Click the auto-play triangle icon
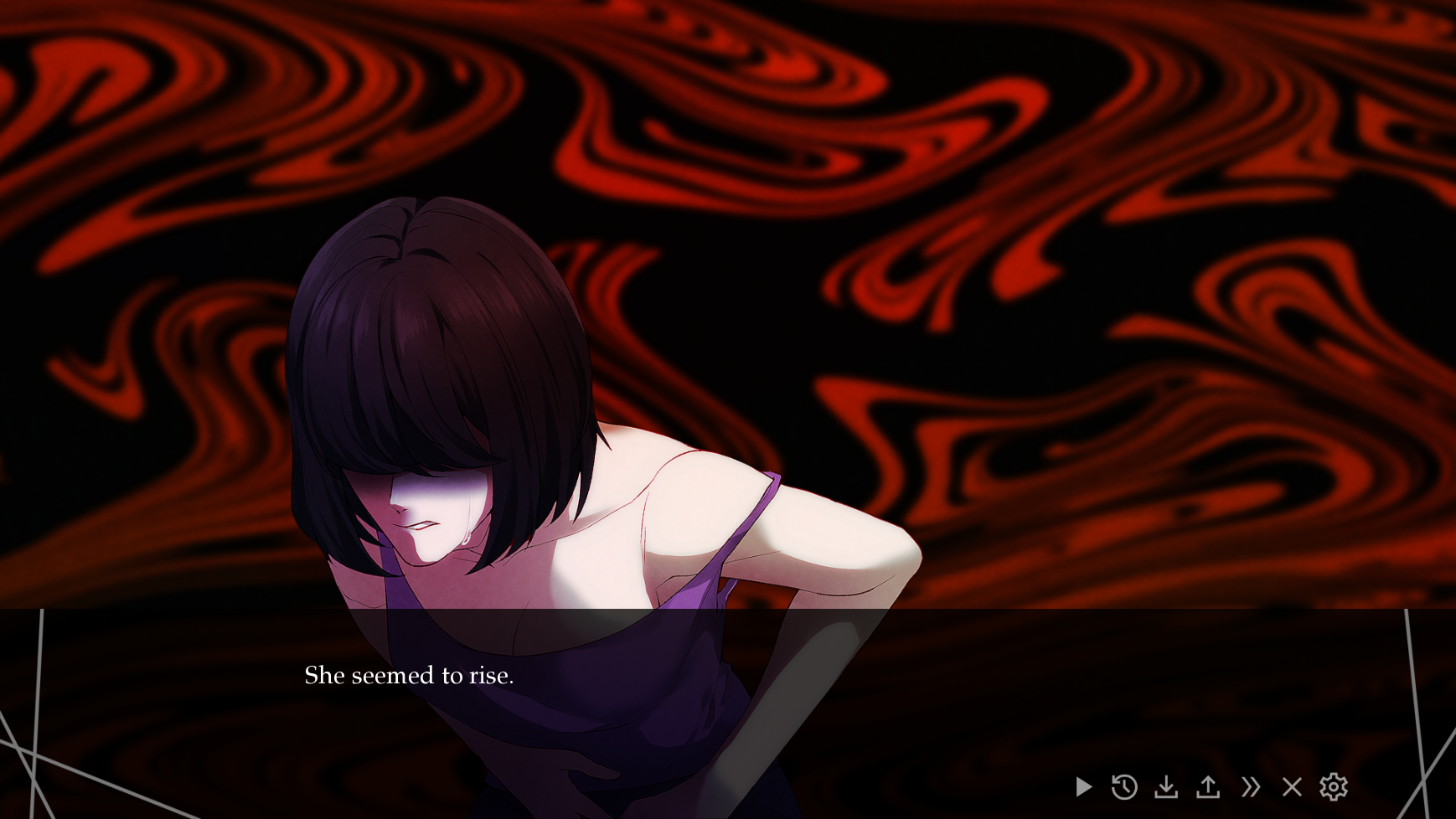The image size is (1456, 819). [x=1083, y=786]
